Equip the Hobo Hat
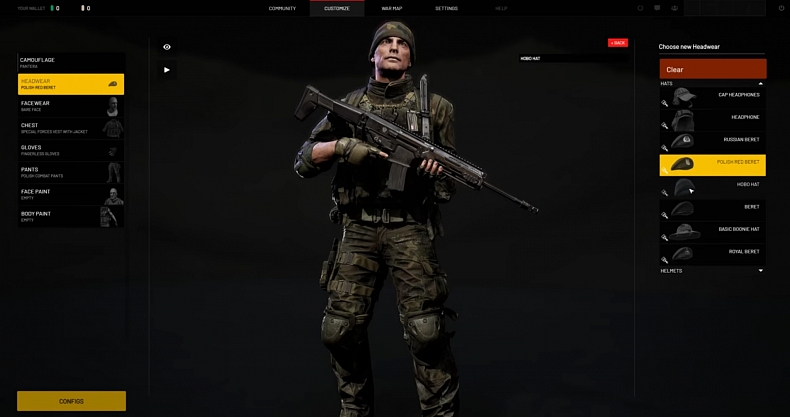Viewport: 790px width, 417px height. coord(712,185)
